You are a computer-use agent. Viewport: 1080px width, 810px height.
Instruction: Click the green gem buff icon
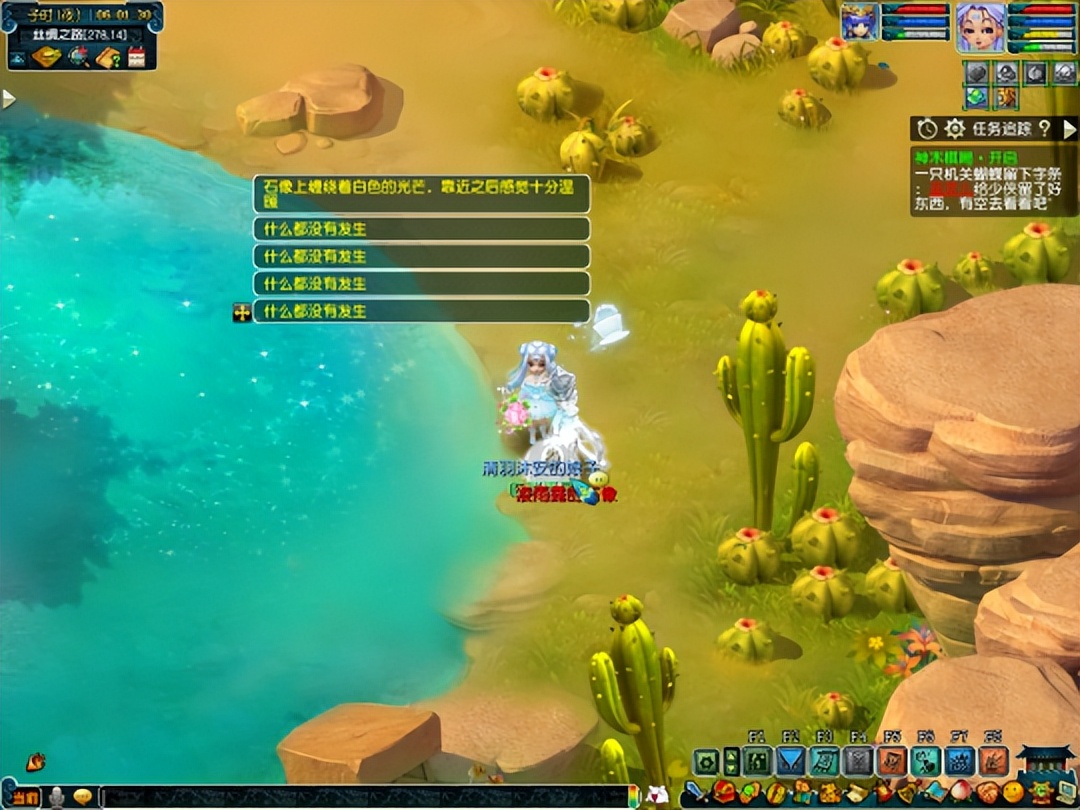coord(977,97)
